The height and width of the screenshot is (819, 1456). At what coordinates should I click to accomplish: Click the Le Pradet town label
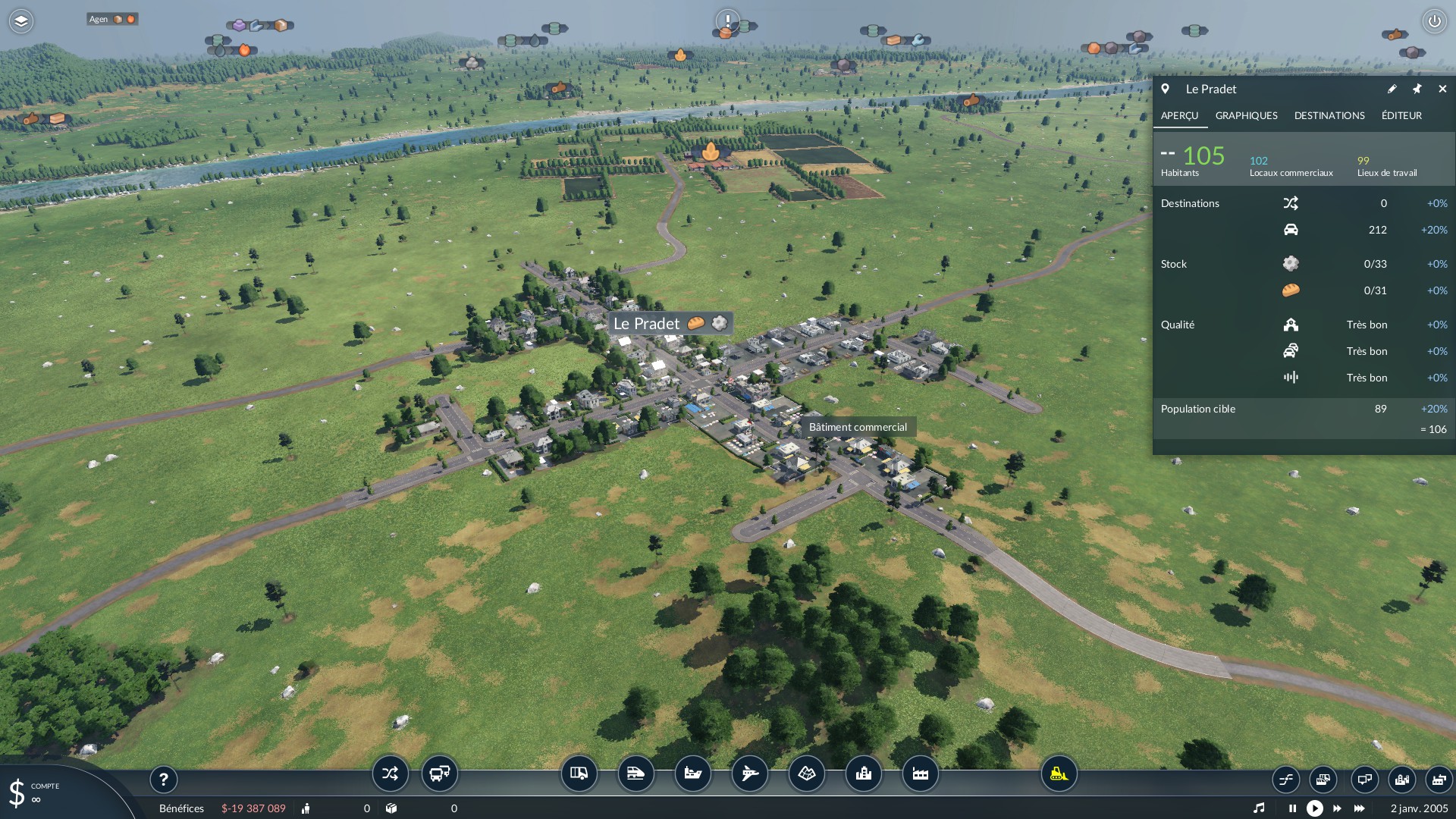647,324
